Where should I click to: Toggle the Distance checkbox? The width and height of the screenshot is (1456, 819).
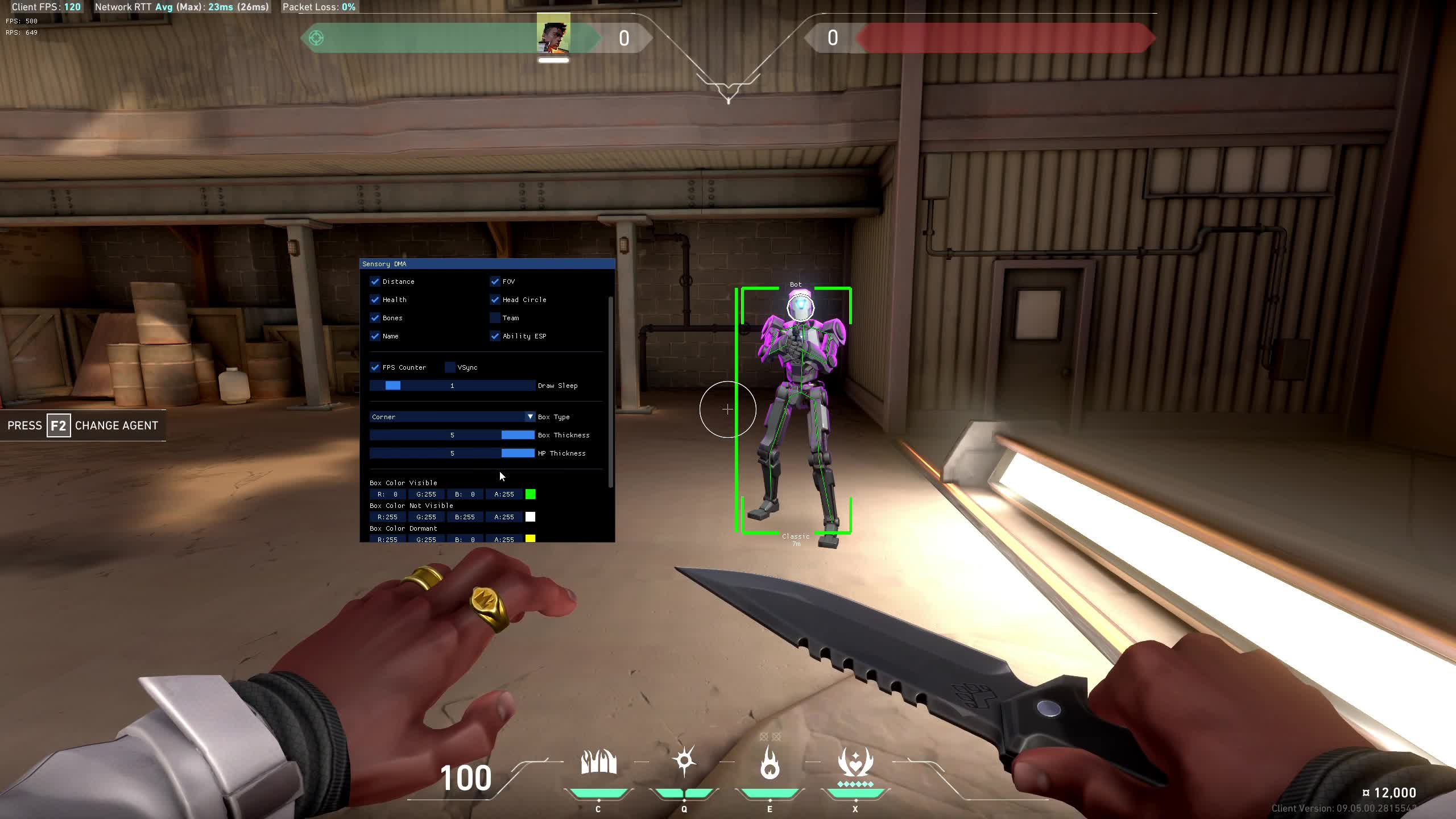[375, 282]
